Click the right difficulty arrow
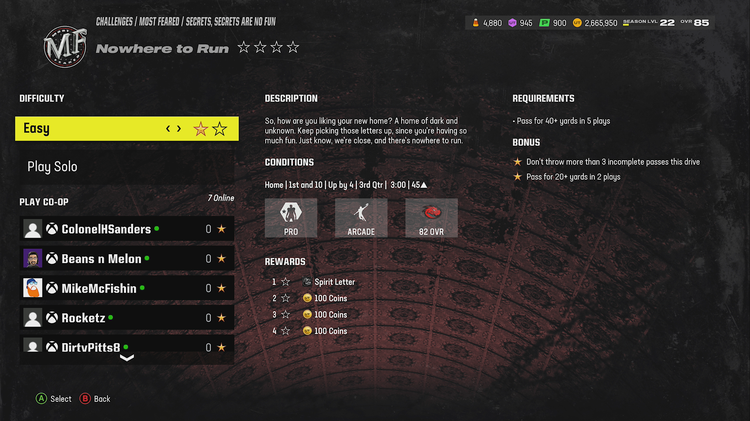The image size is (750, 421). pyautogui.click(x=179, y=128)
